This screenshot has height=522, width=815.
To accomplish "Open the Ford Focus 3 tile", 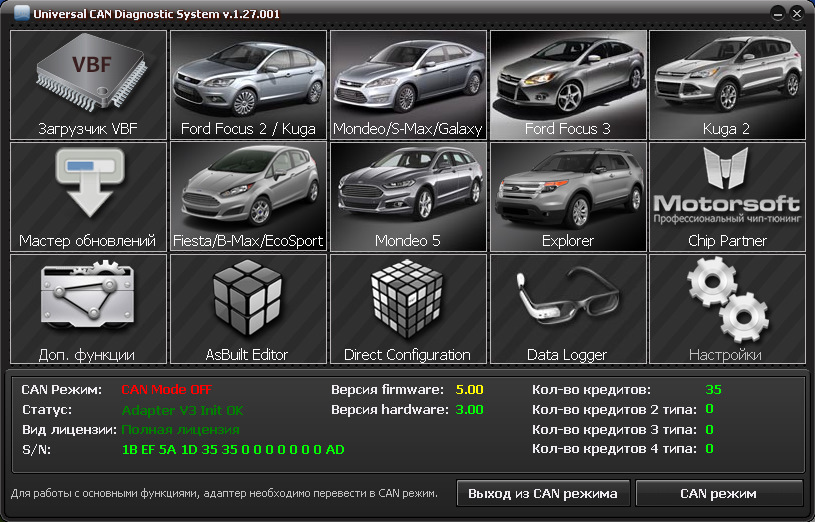I will (568, 85).
